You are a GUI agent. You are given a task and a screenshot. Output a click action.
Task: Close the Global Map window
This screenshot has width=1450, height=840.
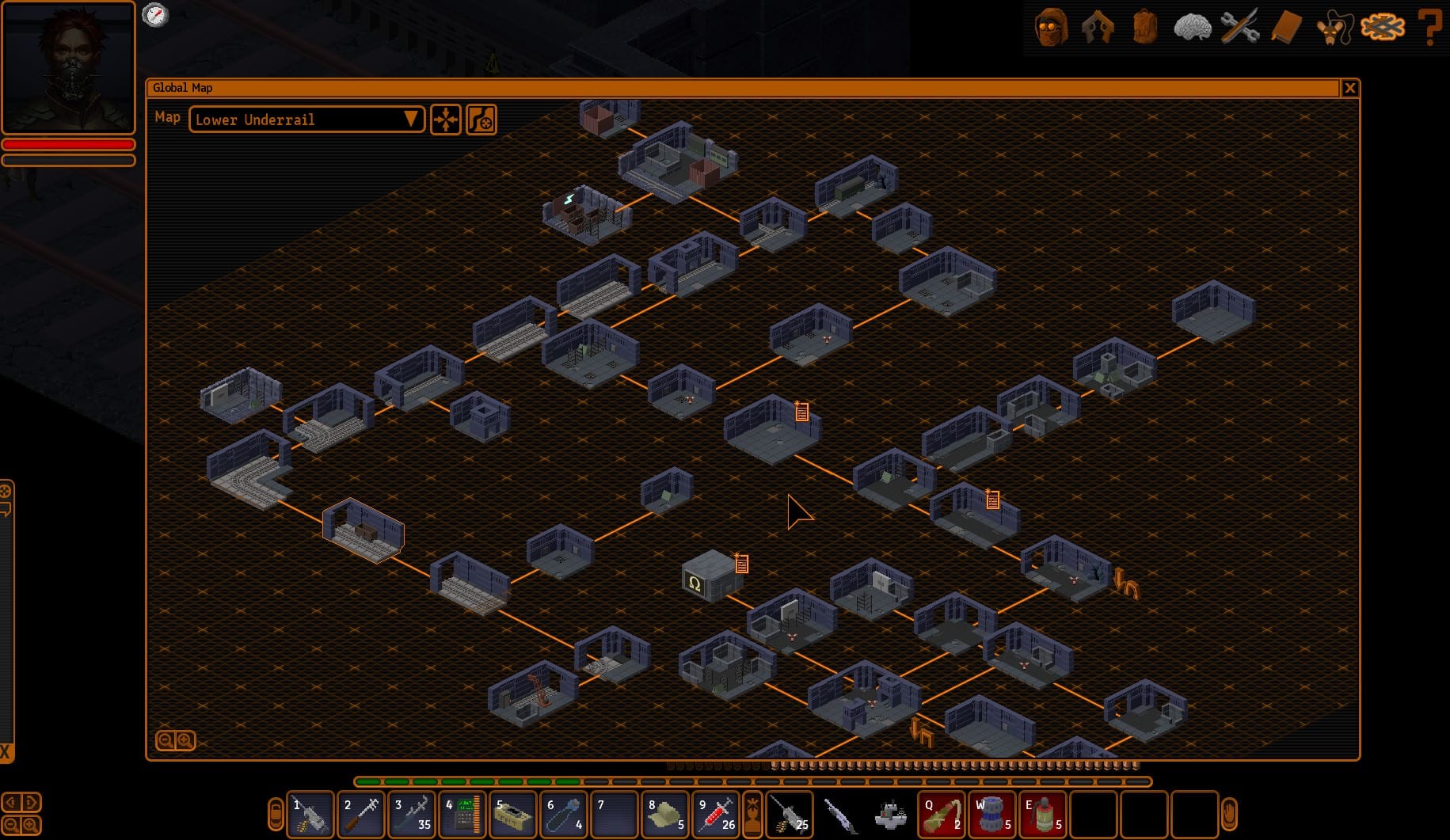click(x=1349, y=88)
